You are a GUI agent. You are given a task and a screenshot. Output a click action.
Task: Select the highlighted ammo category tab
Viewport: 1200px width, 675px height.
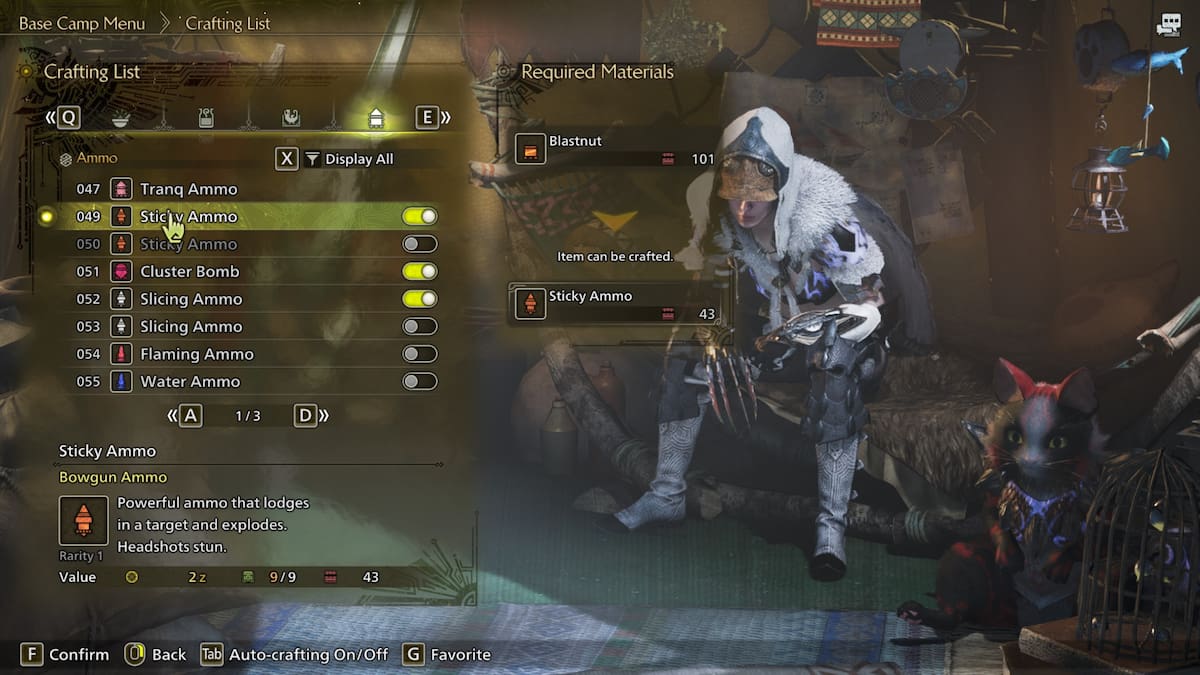coord(376,118)
